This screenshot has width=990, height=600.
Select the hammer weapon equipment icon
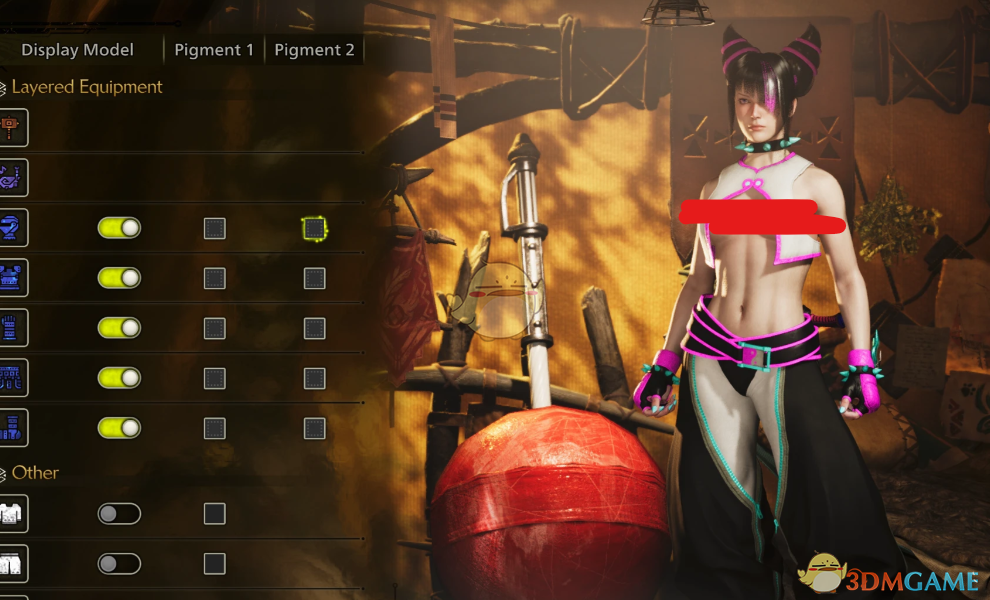click(13, 127)
